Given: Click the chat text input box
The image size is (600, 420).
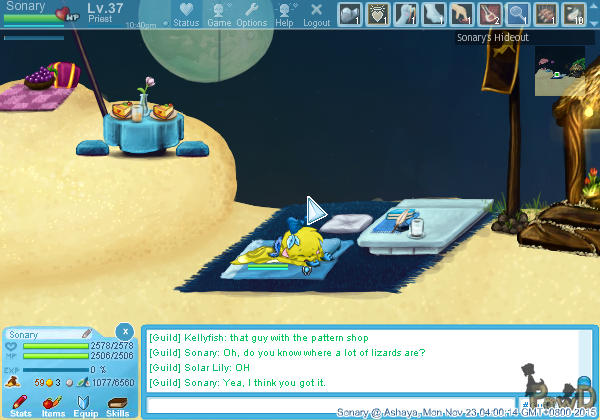Looking at the screenshot, I should coord(330,405).
